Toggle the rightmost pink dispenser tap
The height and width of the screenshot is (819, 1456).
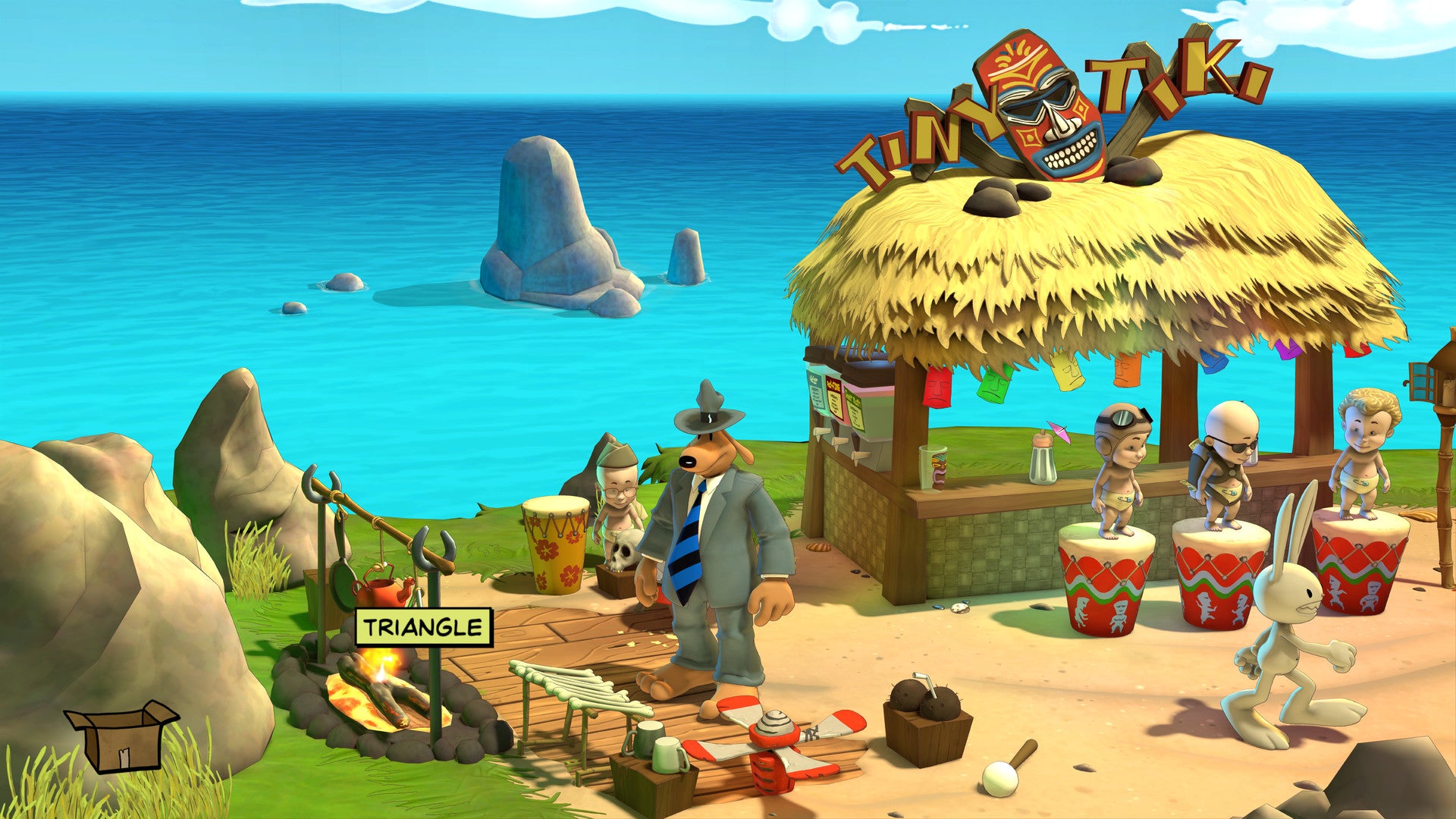(x=861, y=457)
